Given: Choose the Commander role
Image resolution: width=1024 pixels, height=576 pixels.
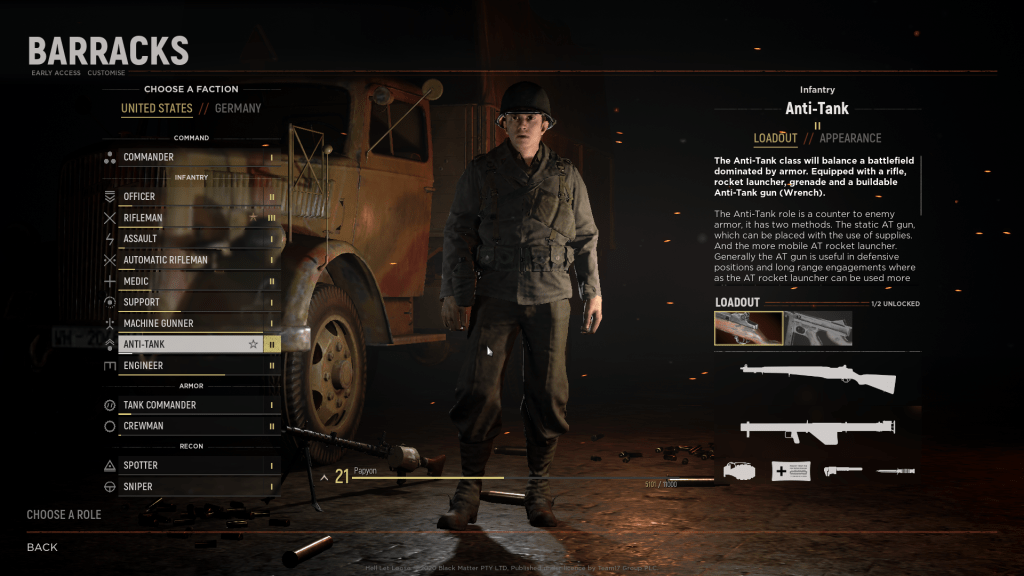Looking at the screenshot, I should (190, 157).
